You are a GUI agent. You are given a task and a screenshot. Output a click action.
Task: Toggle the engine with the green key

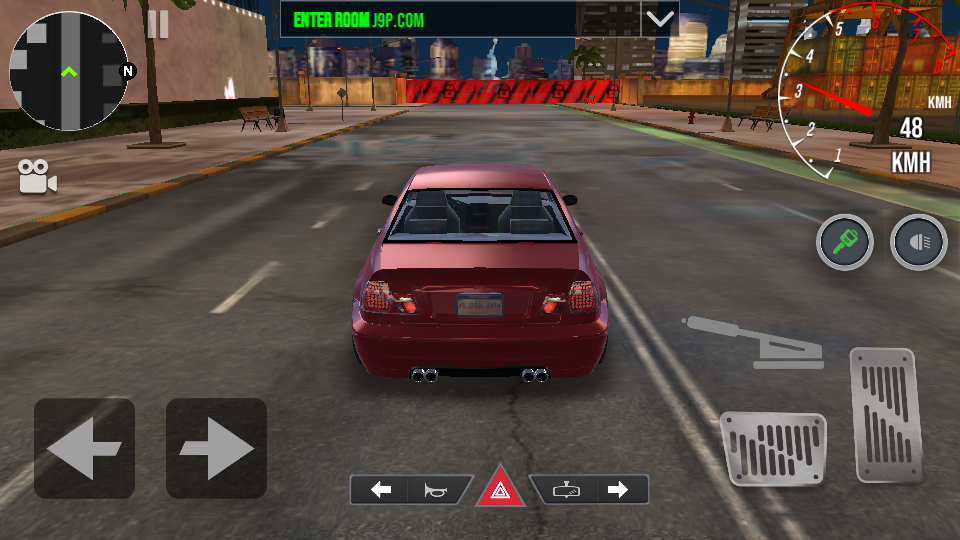[845, 242]
